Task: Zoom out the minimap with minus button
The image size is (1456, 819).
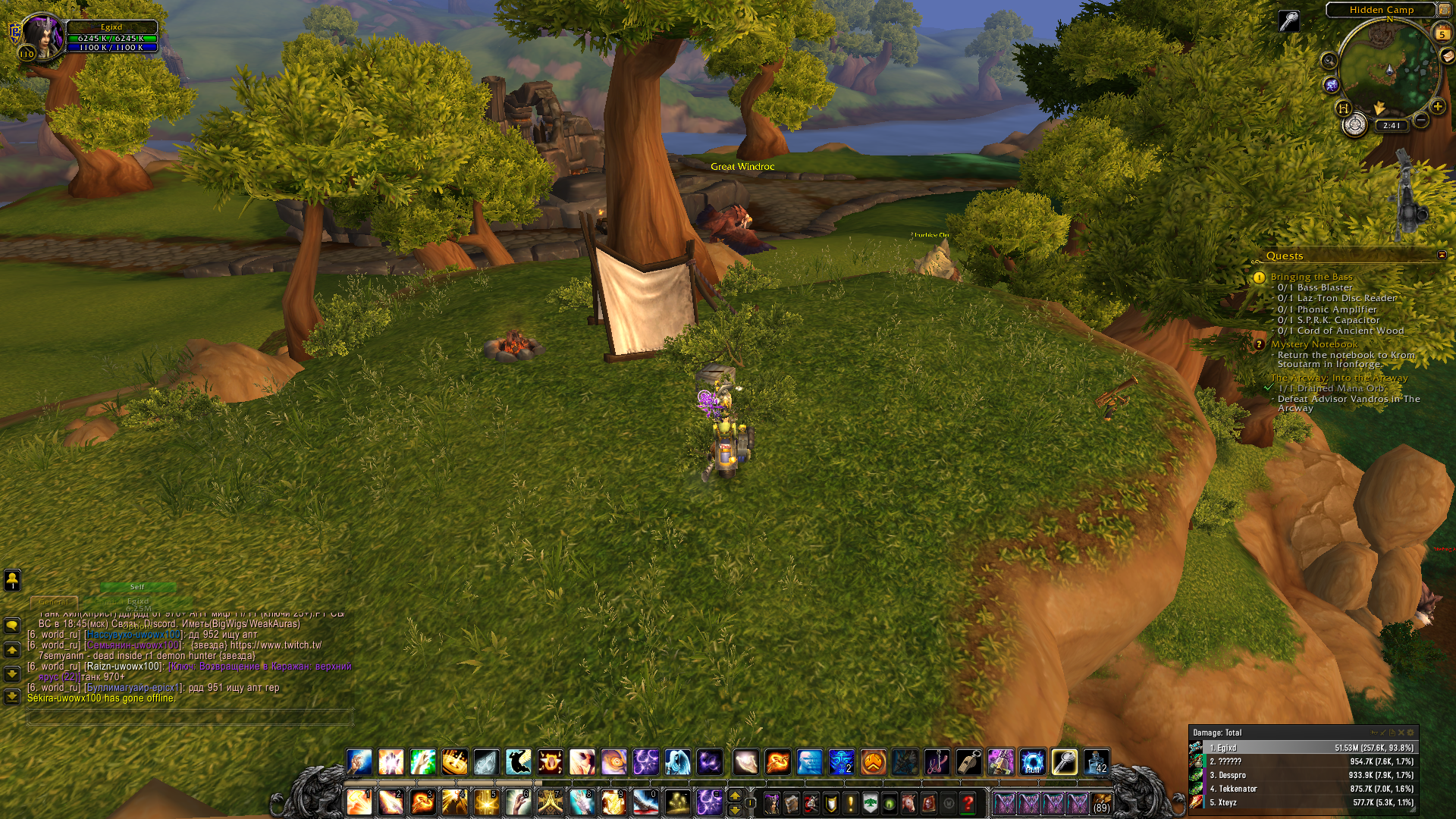Action: pyautogui.click(x=1421, y=120)
